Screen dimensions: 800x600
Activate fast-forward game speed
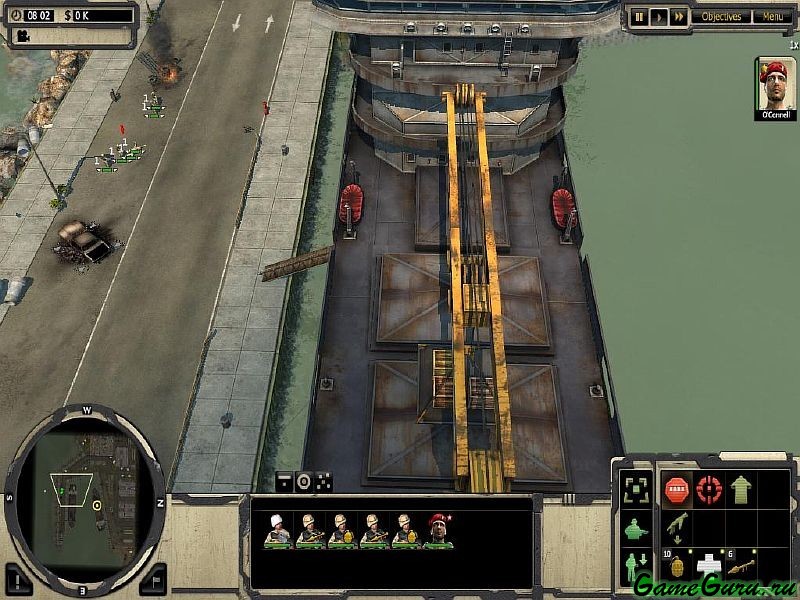[679, 16]
